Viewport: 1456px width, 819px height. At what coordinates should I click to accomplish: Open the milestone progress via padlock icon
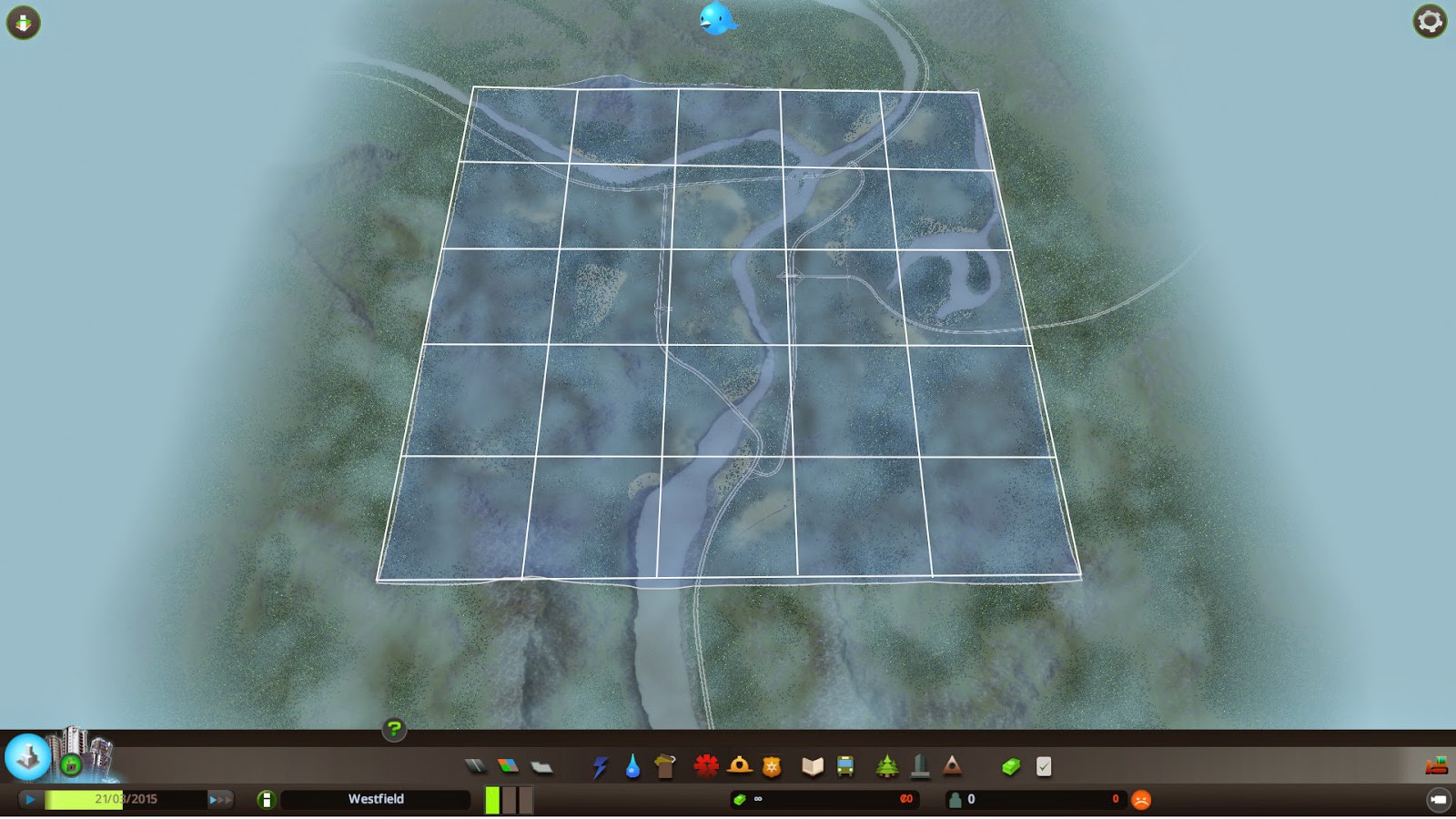click(70, 763)
